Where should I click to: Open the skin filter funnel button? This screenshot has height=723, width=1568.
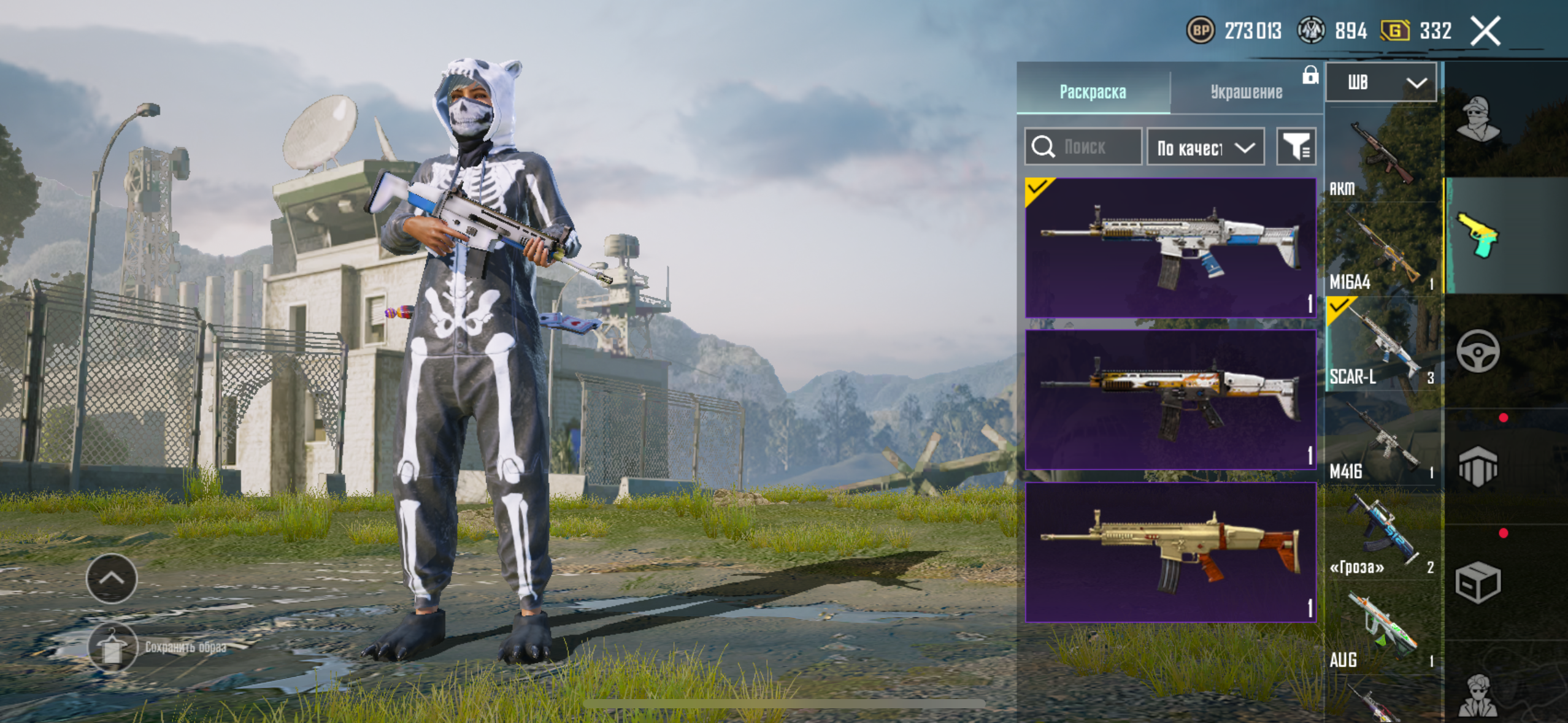[1296, 147]
